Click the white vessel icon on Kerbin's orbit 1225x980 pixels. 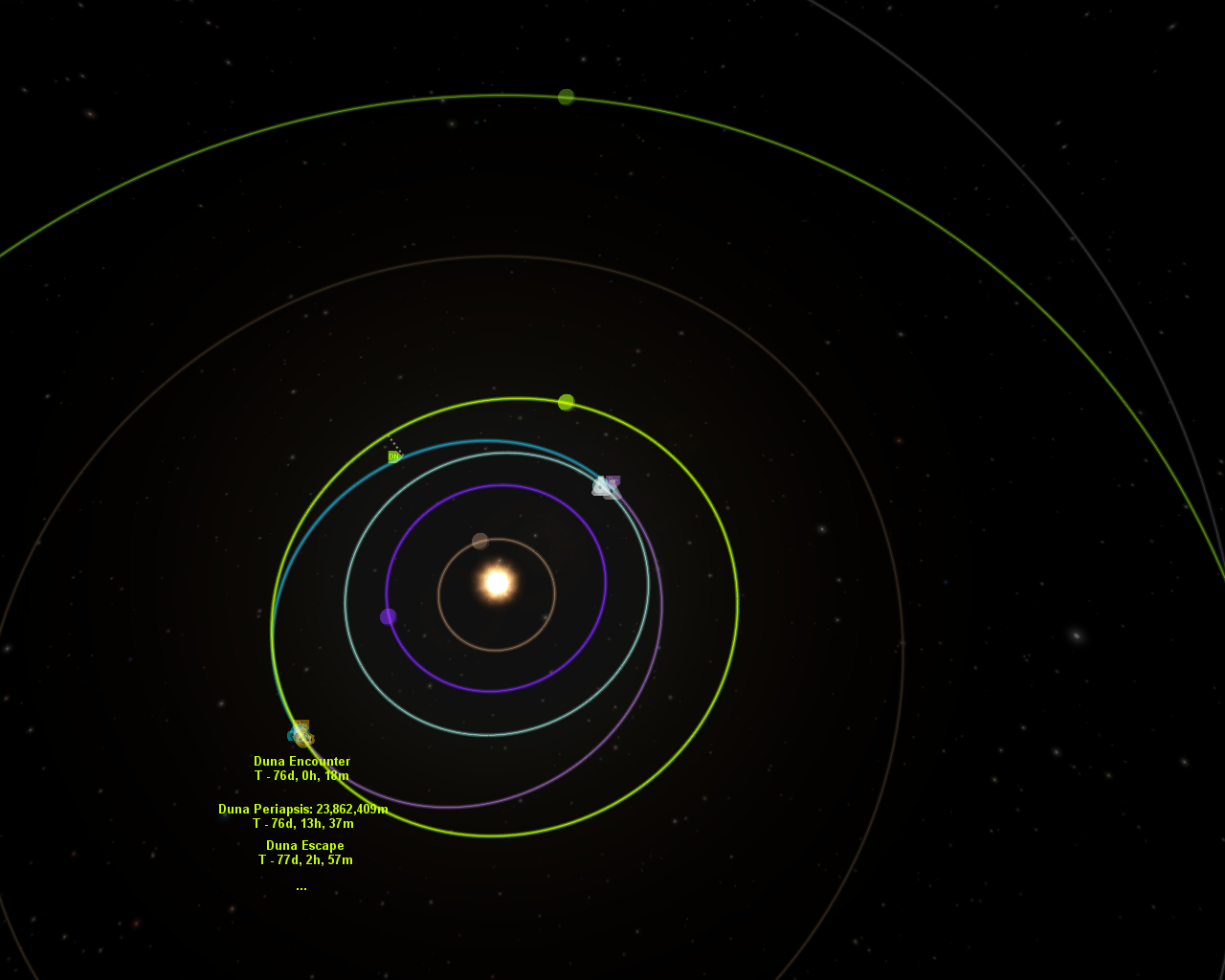click(x=601, y=486)
